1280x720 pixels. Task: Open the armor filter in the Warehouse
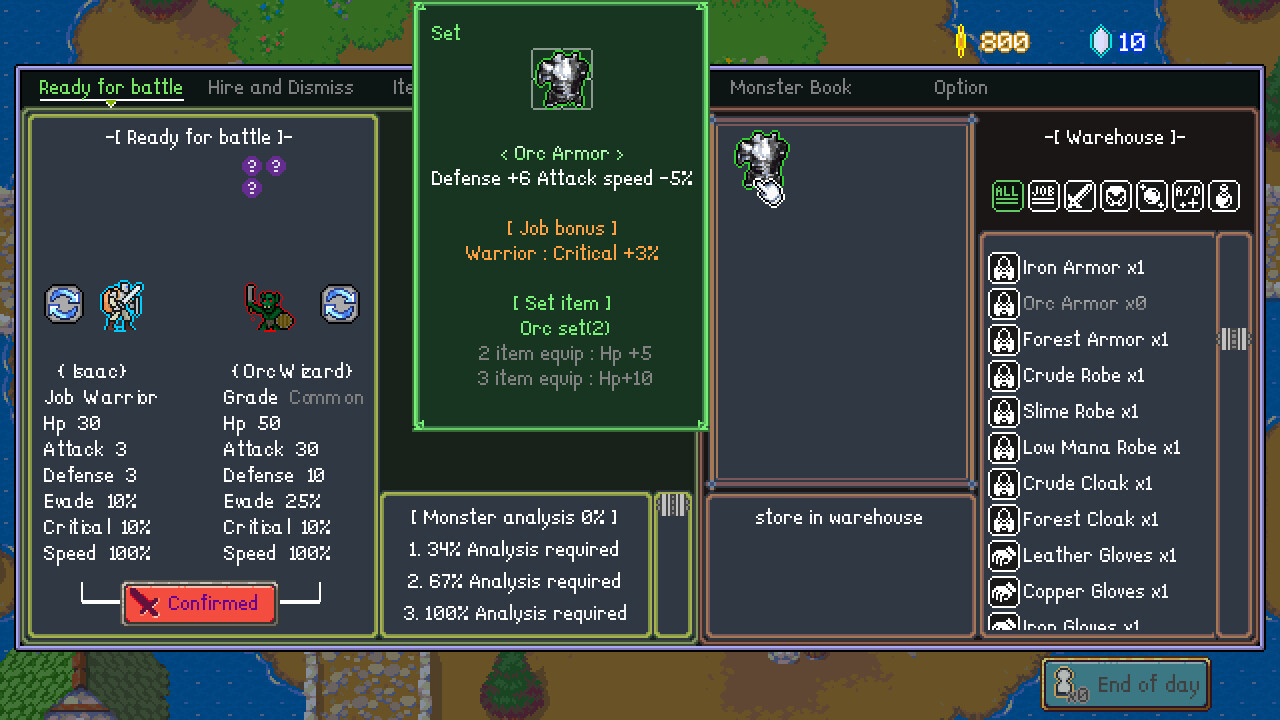coord(1116,196)
